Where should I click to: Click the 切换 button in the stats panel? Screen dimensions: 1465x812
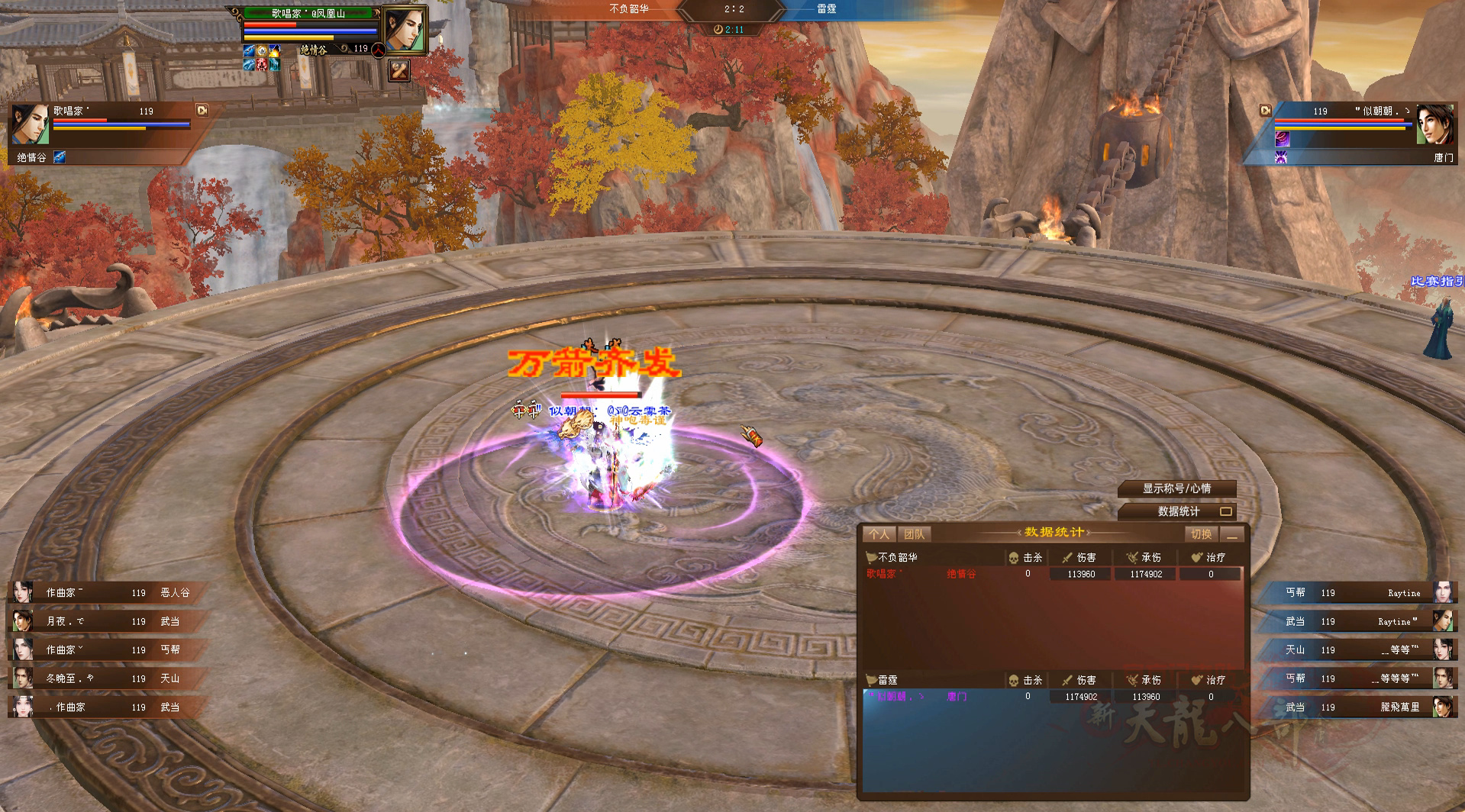click(1201, 534)
